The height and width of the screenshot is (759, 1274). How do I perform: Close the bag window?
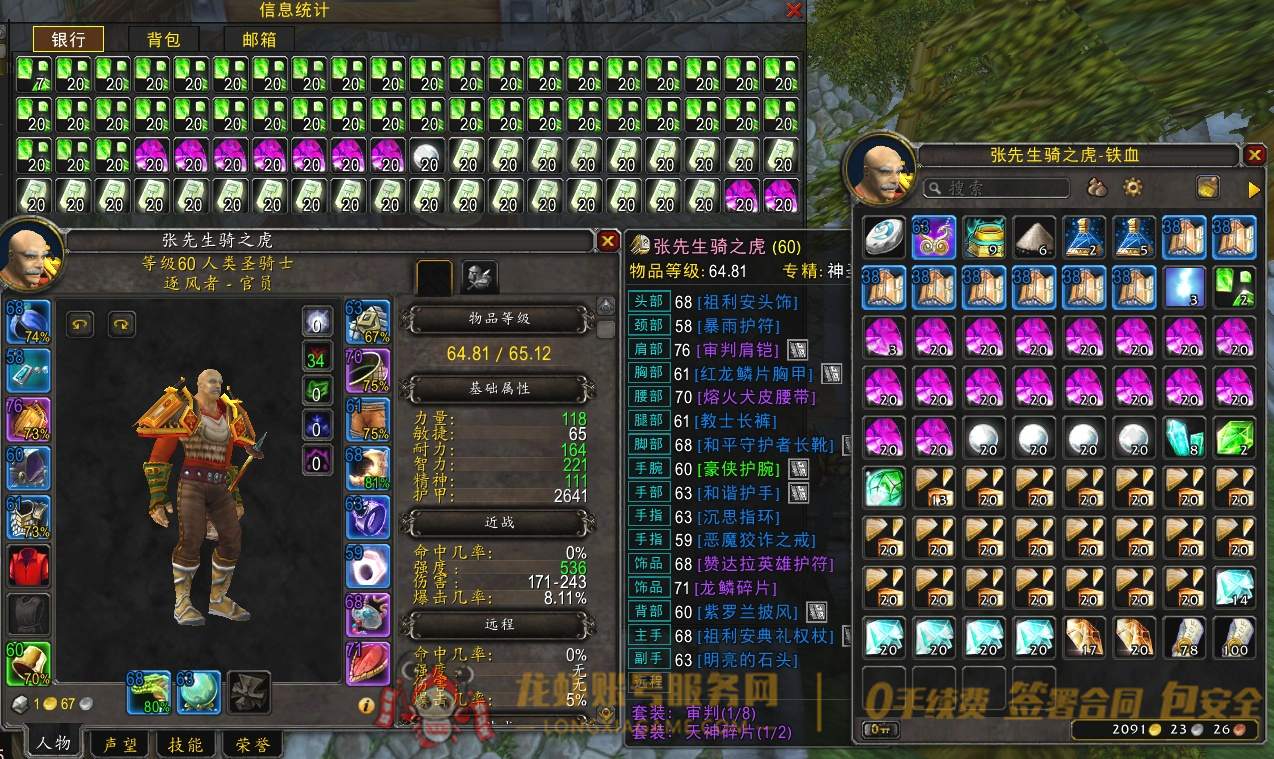coord(1255,155)
